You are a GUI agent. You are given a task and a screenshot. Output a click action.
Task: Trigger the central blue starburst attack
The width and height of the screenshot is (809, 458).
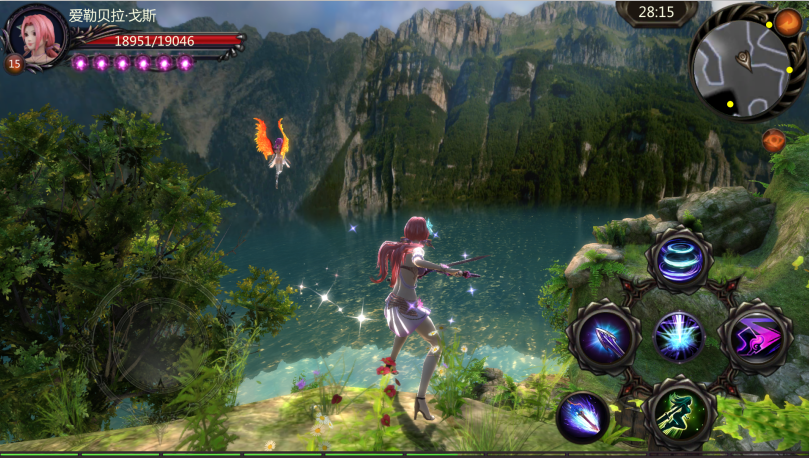tap(678, 336)
